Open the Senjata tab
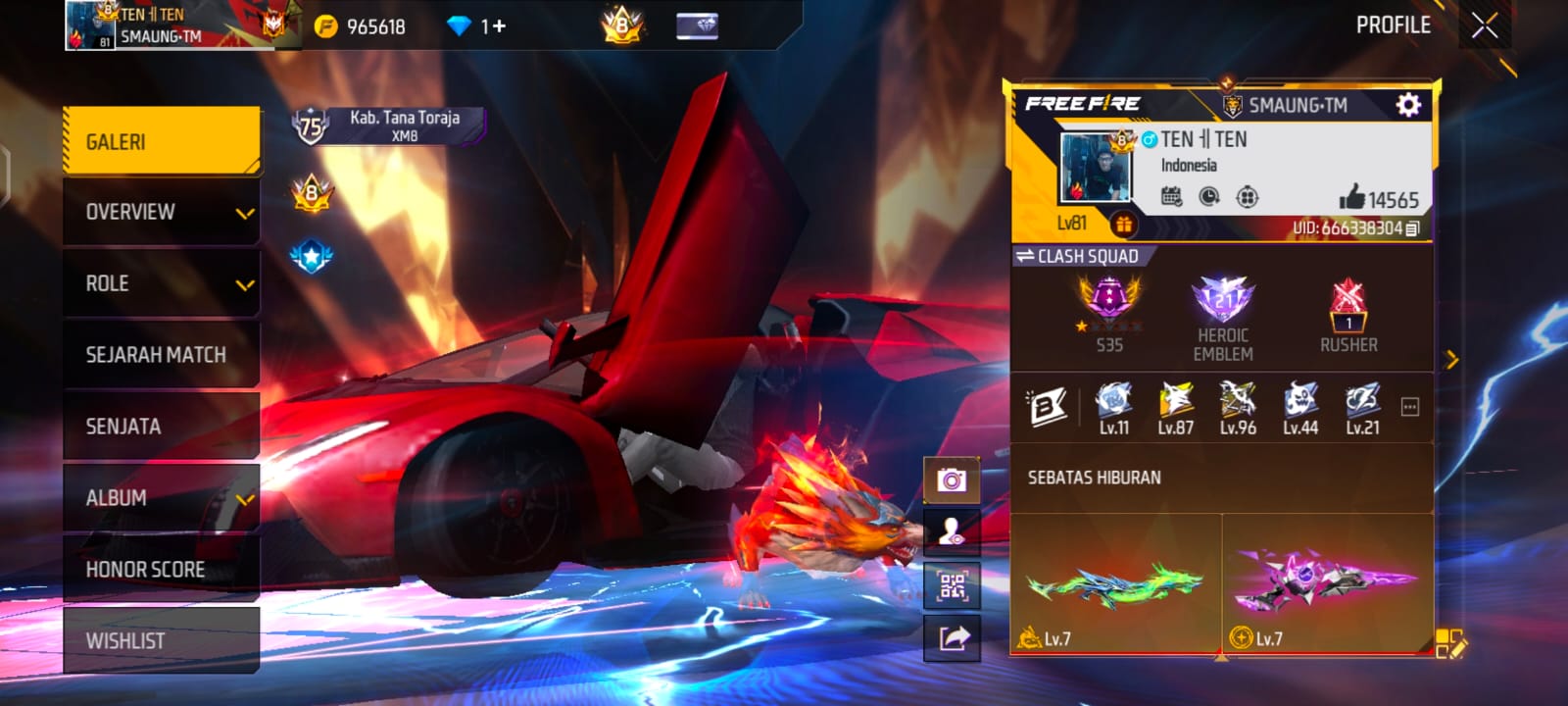This screenshot has height=706, width=1568. (162, 427)
